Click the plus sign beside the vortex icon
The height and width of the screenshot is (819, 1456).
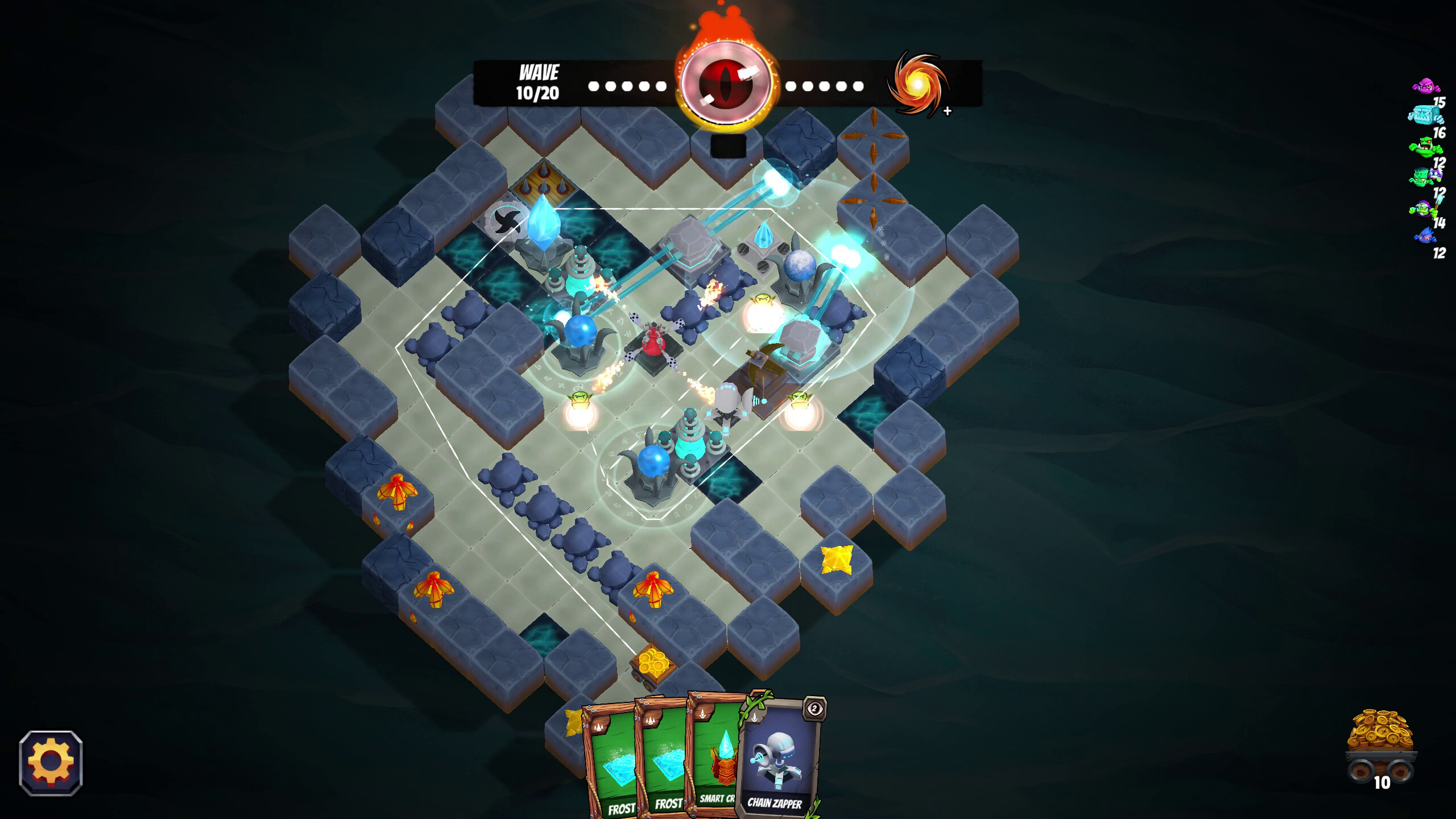coord(946,112)
